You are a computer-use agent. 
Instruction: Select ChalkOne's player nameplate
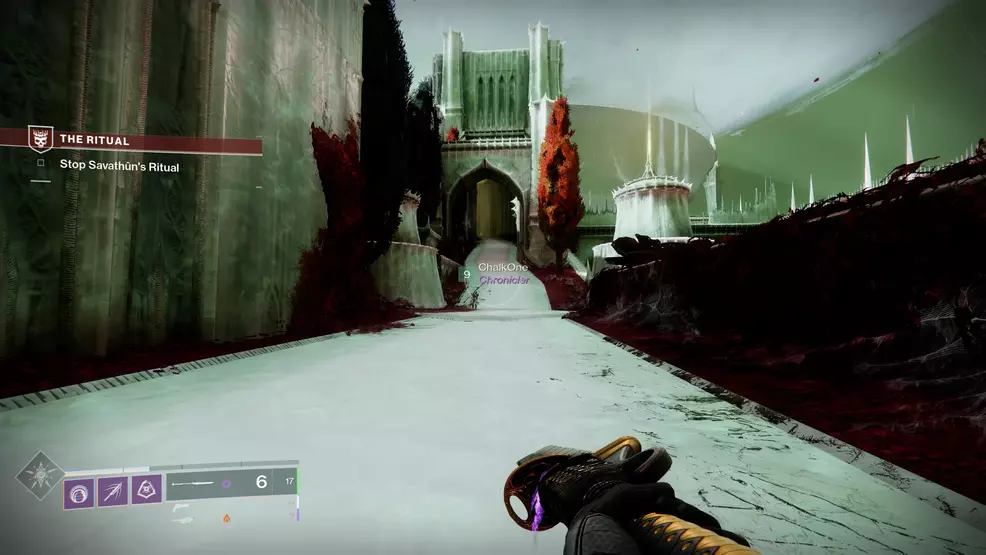(x=503, y=268)
